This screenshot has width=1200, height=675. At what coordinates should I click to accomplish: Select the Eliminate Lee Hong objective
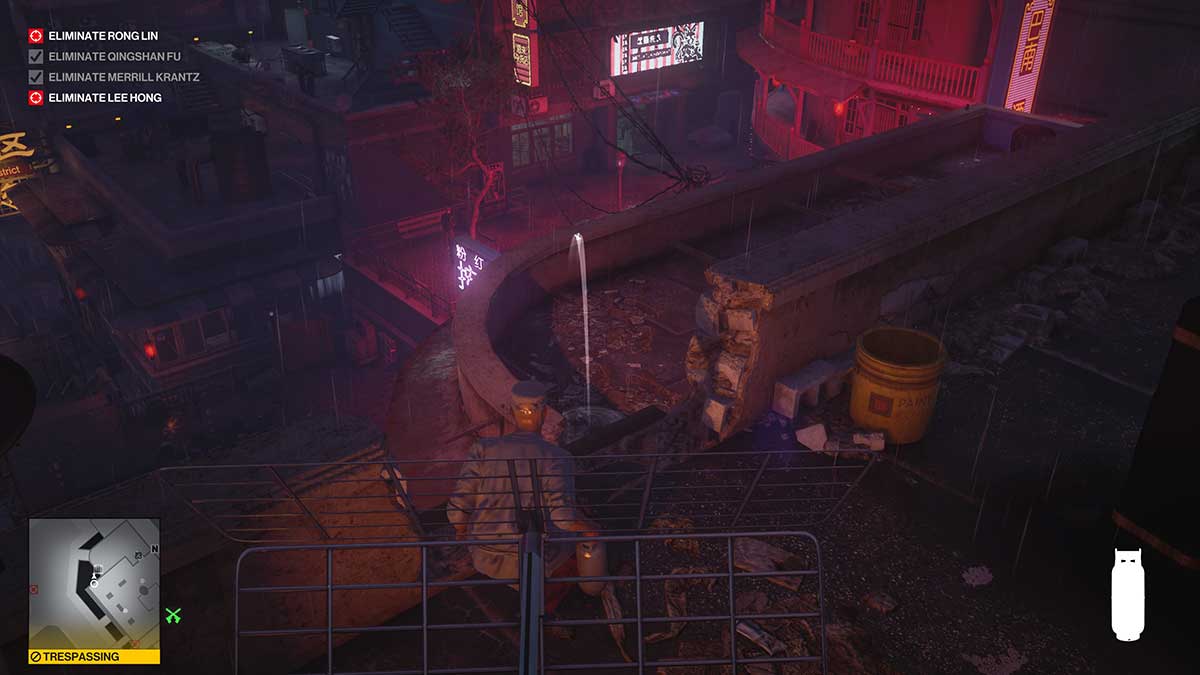[x=104, y=98]
